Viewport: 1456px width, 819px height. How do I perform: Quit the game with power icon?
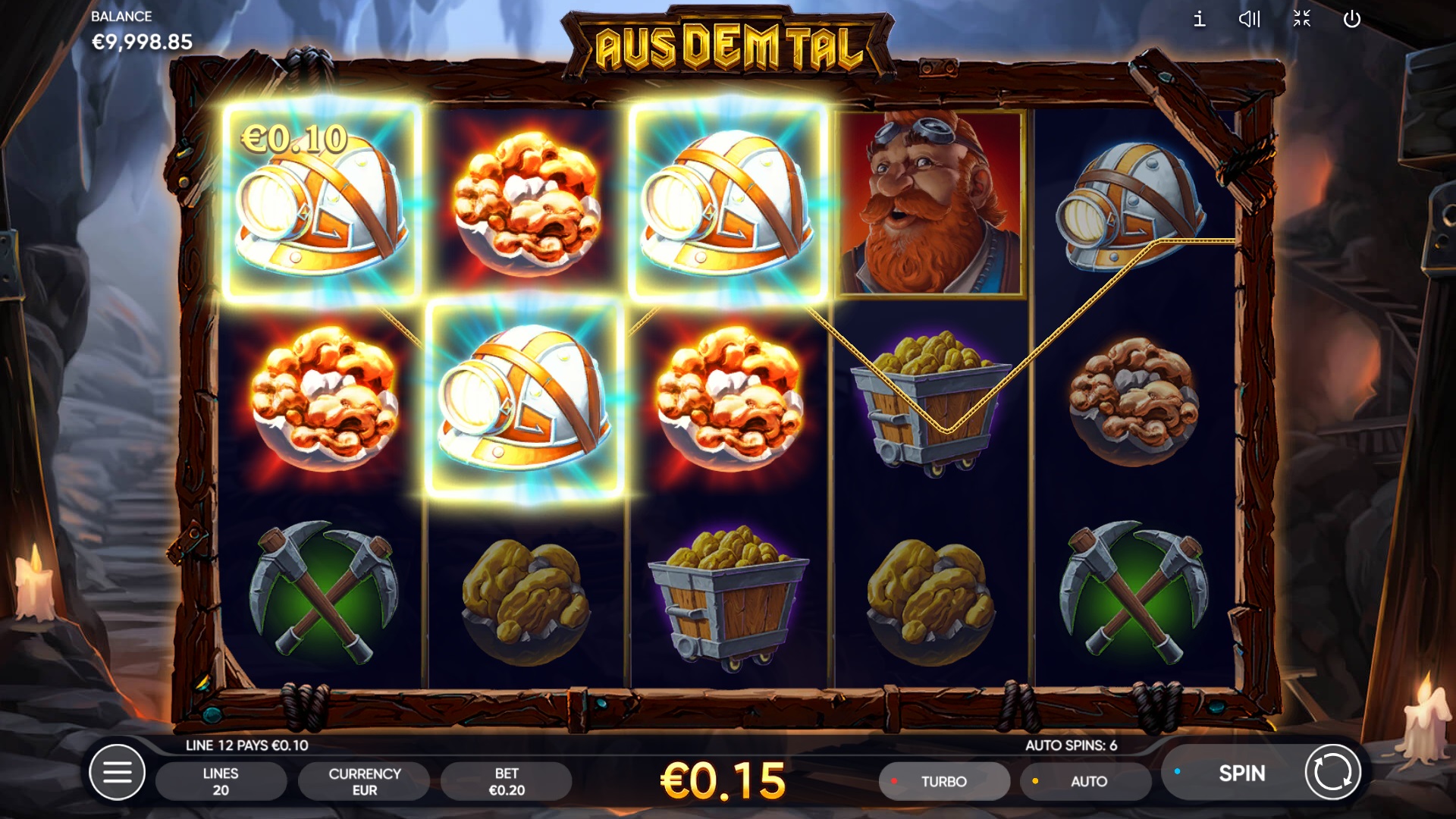pos(1352,19)
